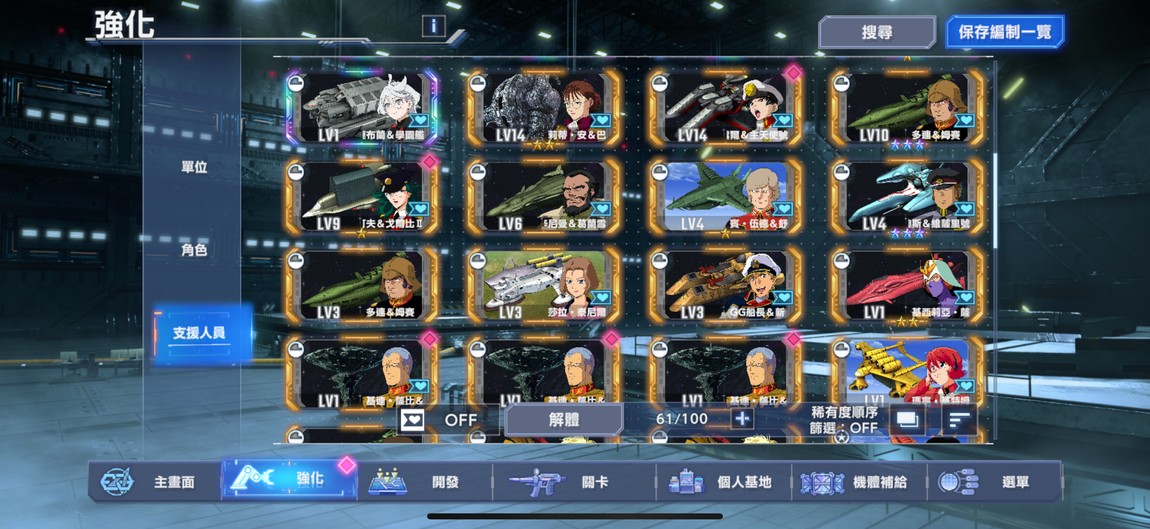Toggle the favorite heart filter OFF switch
This screenshot has width=1150, height=529.
click(x=440, y=419)
